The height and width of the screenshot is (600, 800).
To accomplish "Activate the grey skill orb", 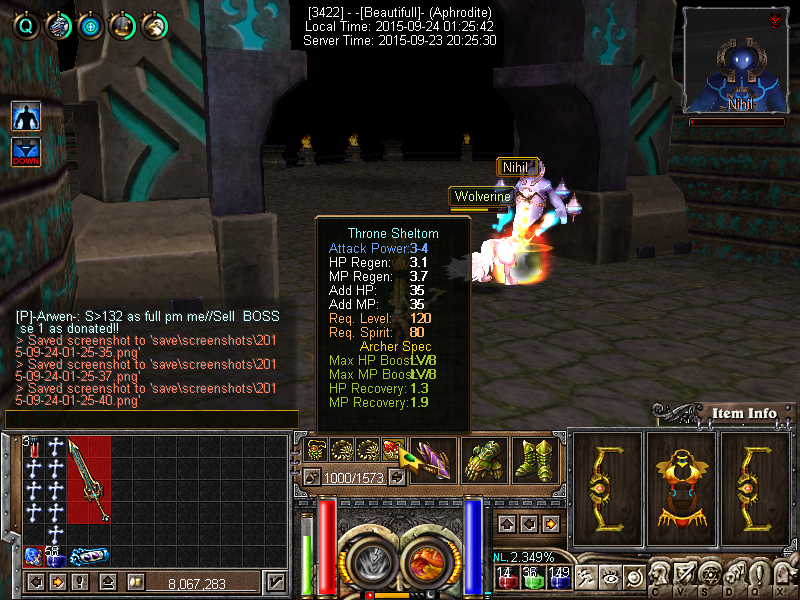I will pyautogui.click(x=368, y=563).
